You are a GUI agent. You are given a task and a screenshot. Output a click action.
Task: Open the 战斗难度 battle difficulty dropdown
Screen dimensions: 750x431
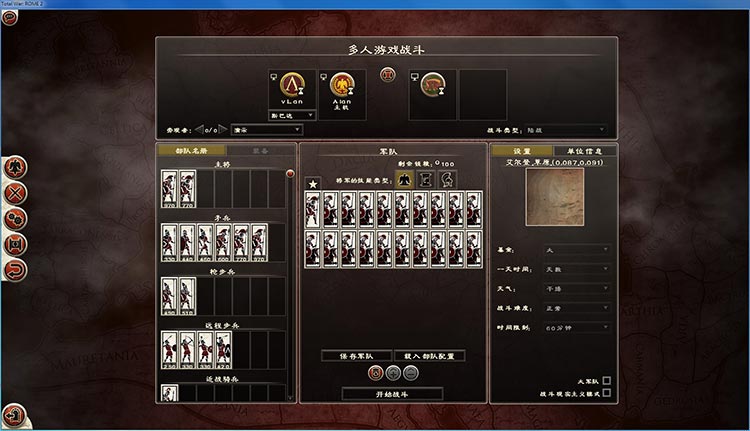pyautogui.click(x=576, y=308)
